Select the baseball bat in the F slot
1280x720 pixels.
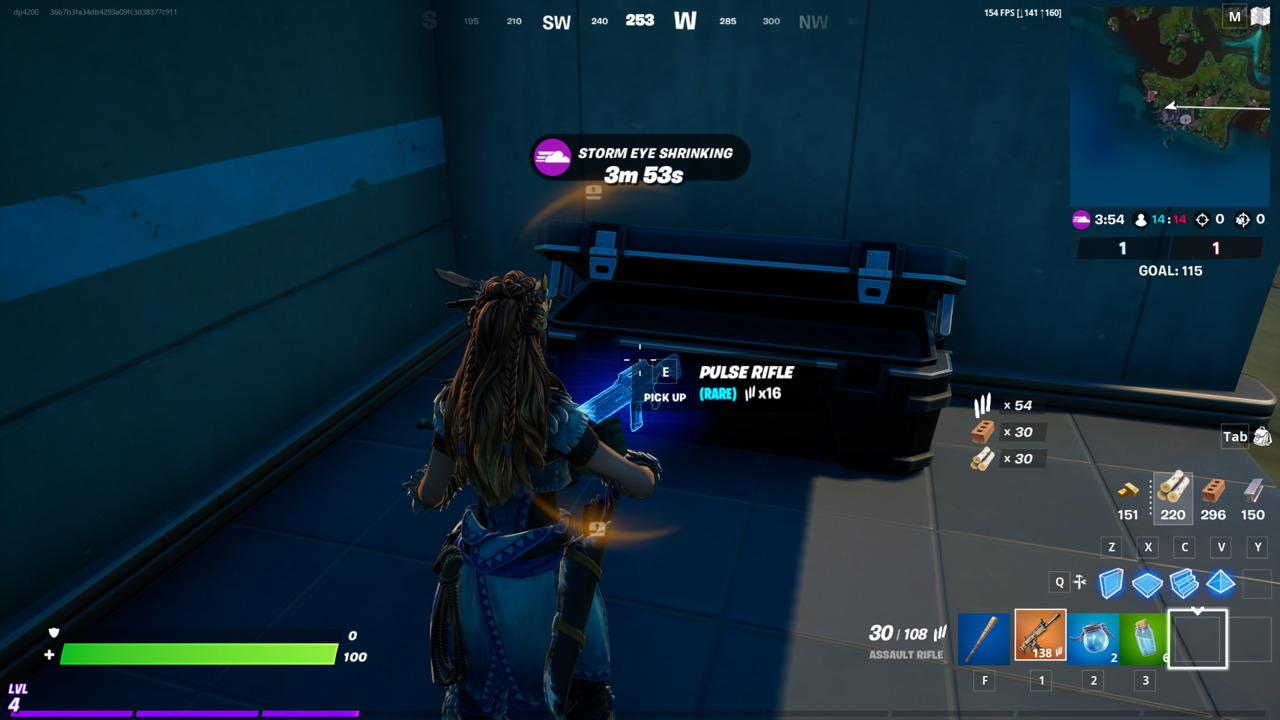[984, 638]
